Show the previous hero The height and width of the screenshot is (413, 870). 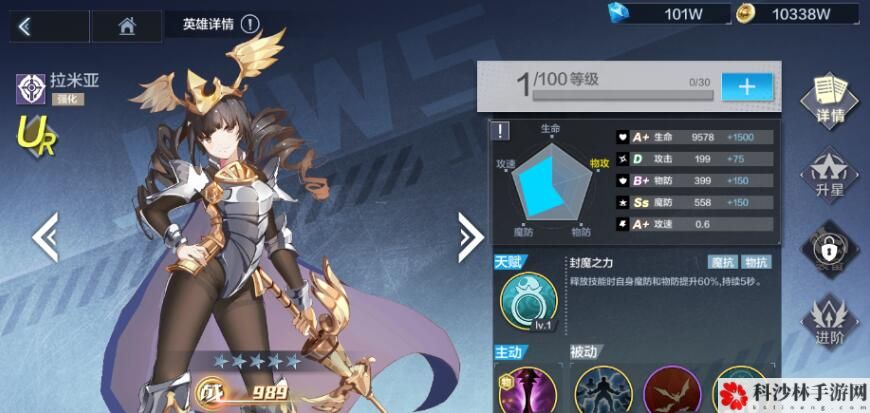click(45, 236)
